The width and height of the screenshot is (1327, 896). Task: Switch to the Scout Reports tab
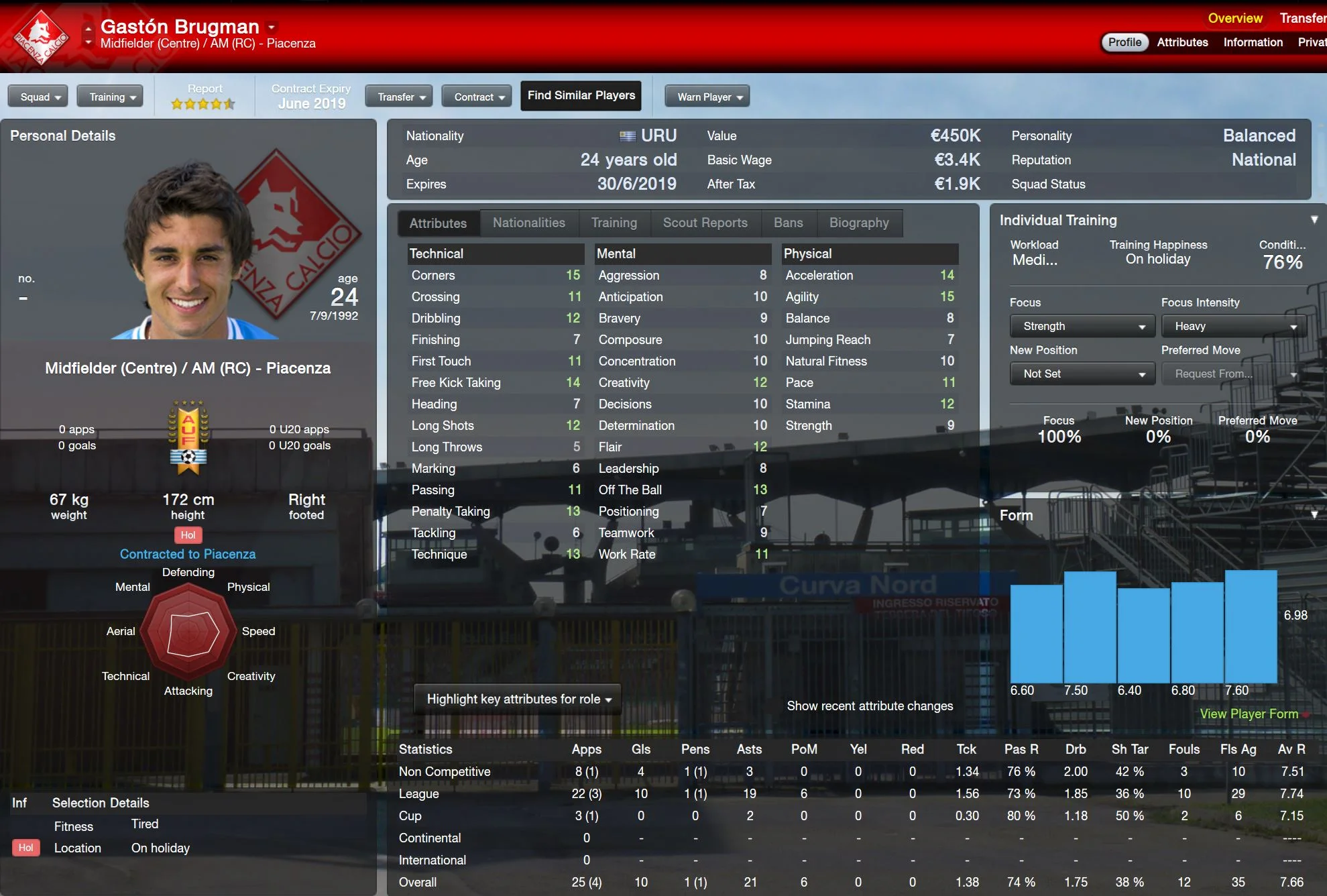click(705, 223)
